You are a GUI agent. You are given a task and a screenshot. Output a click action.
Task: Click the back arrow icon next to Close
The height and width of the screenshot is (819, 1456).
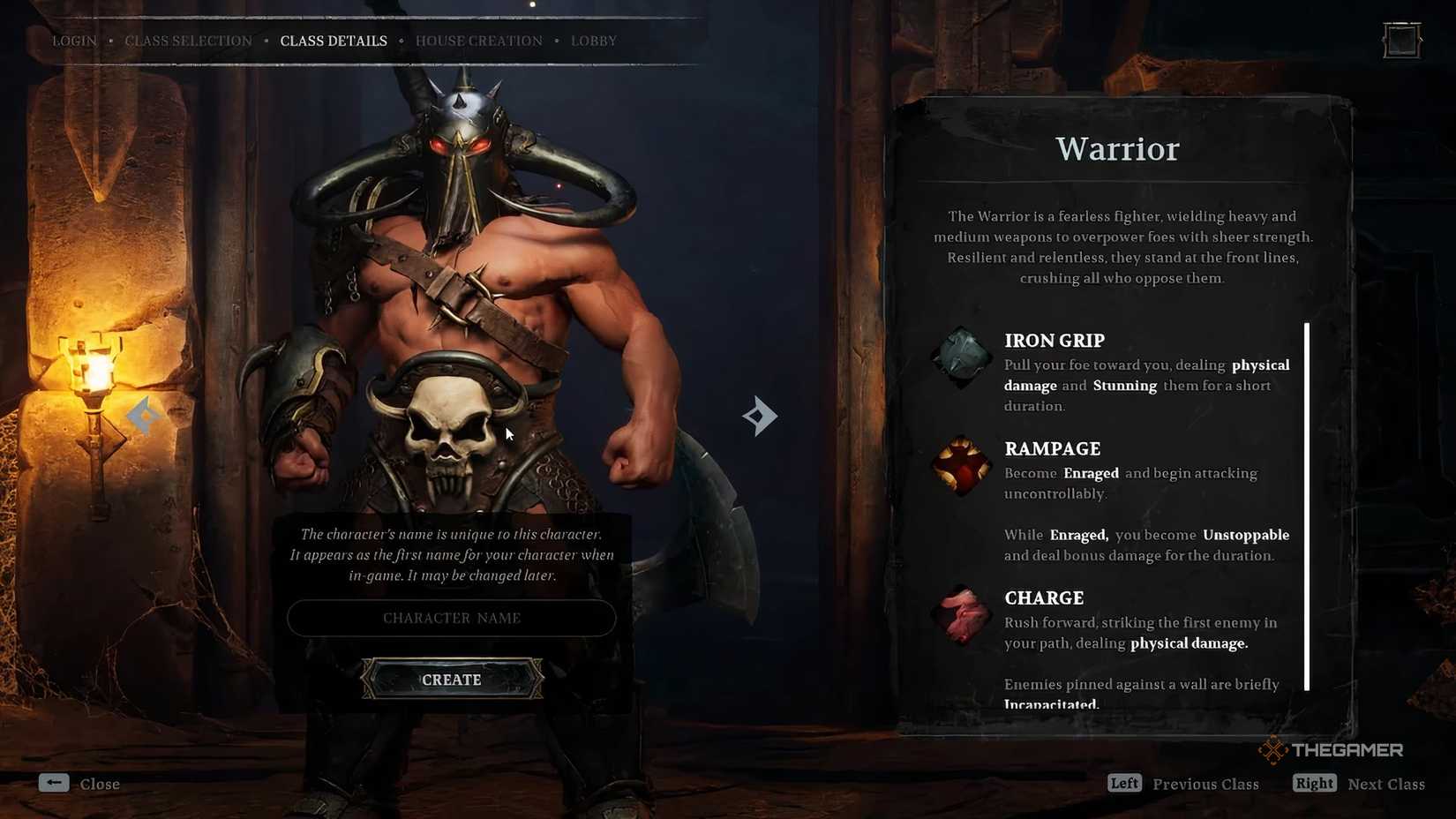tap(54, 783)
